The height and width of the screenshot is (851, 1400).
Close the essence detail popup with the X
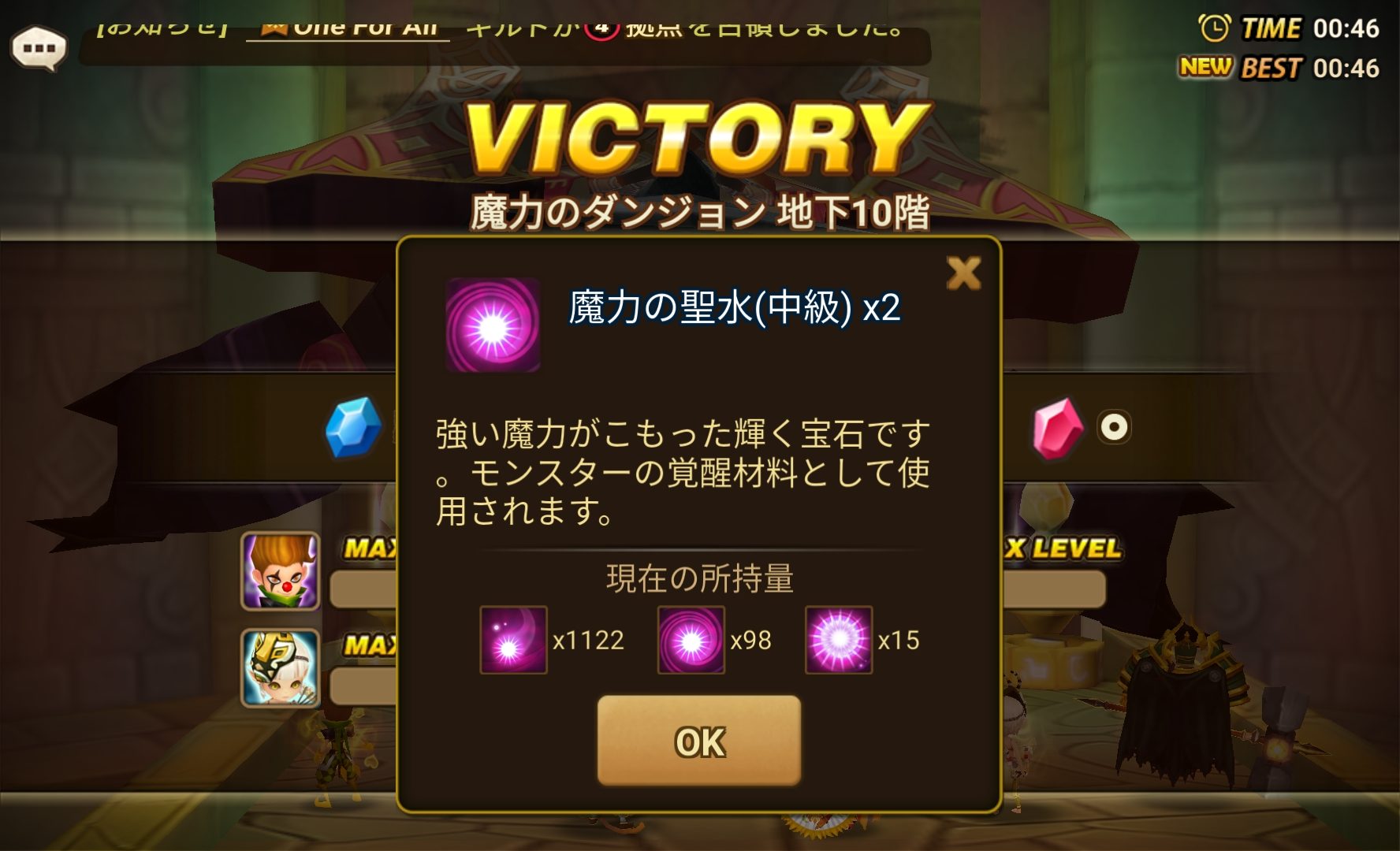pyautogui.click(x=963, y=272)
